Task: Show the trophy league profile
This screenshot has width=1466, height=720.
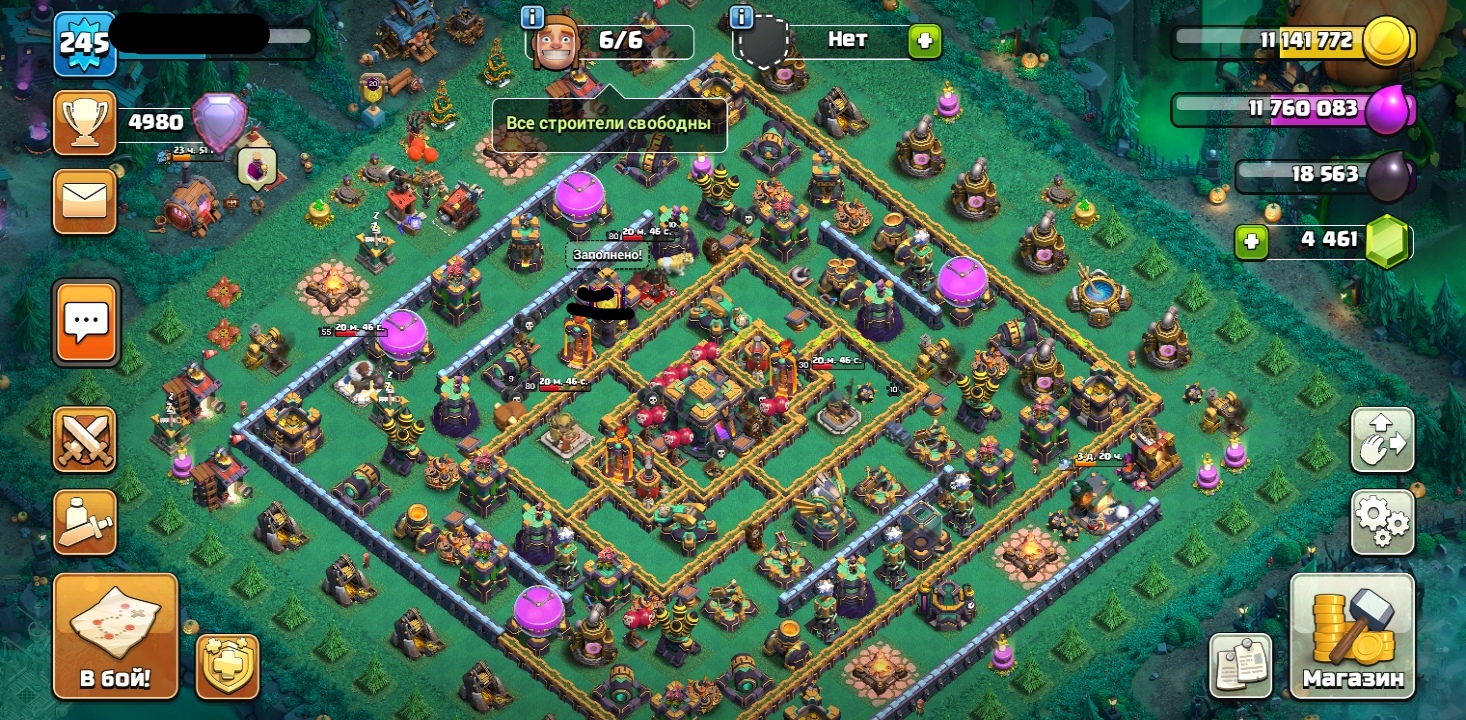Action: [x=84, y=123]
